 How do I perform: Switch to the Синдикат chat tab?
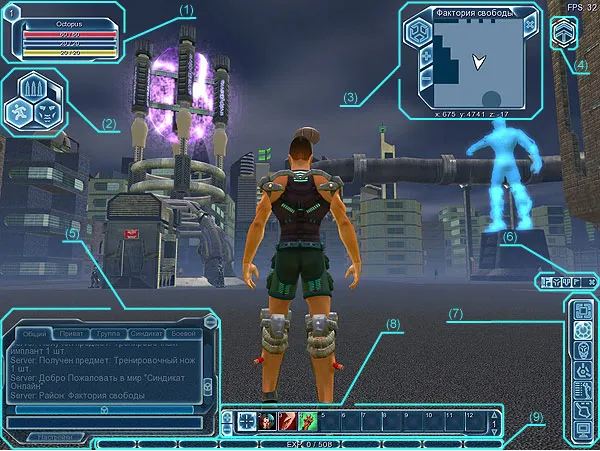tap(147, 332)
